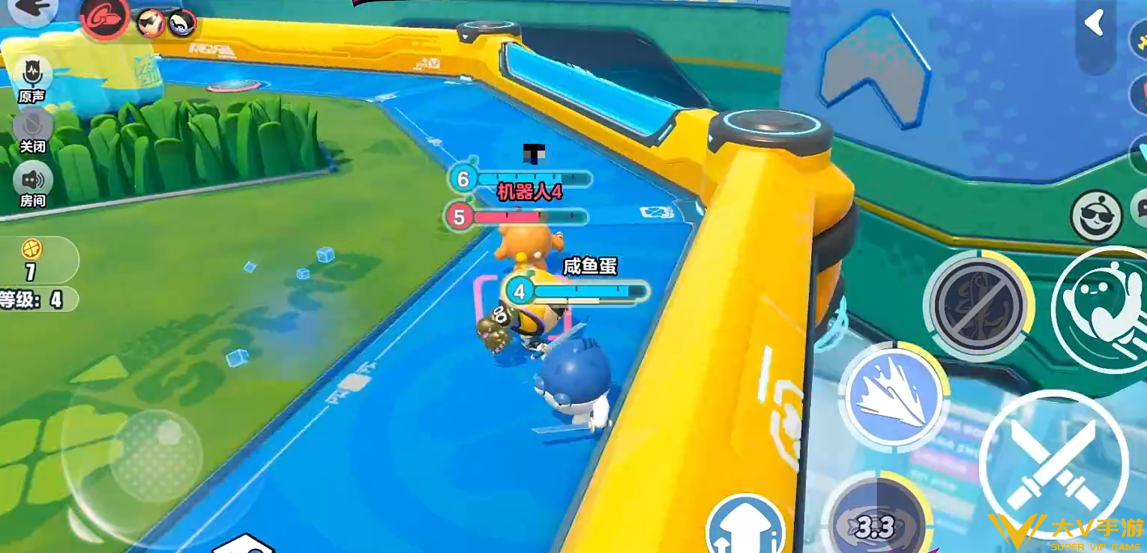Activate the white dash splash skill
This screenshot has height=553, width=1147.
pos(892,395)
